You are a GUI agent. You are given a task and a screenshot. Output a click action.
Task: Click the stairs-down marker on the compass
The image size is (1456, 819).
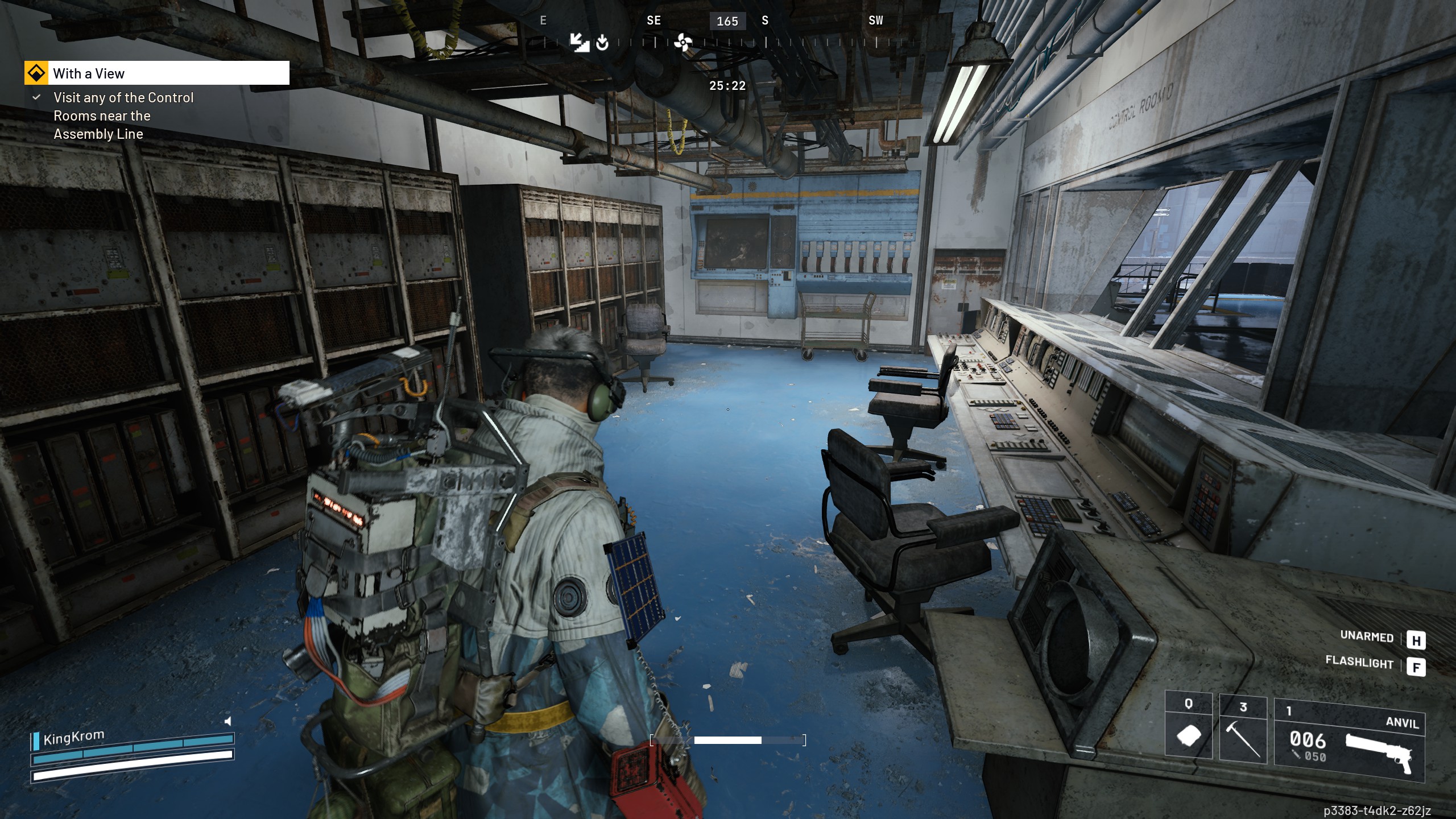pos(578,42)
